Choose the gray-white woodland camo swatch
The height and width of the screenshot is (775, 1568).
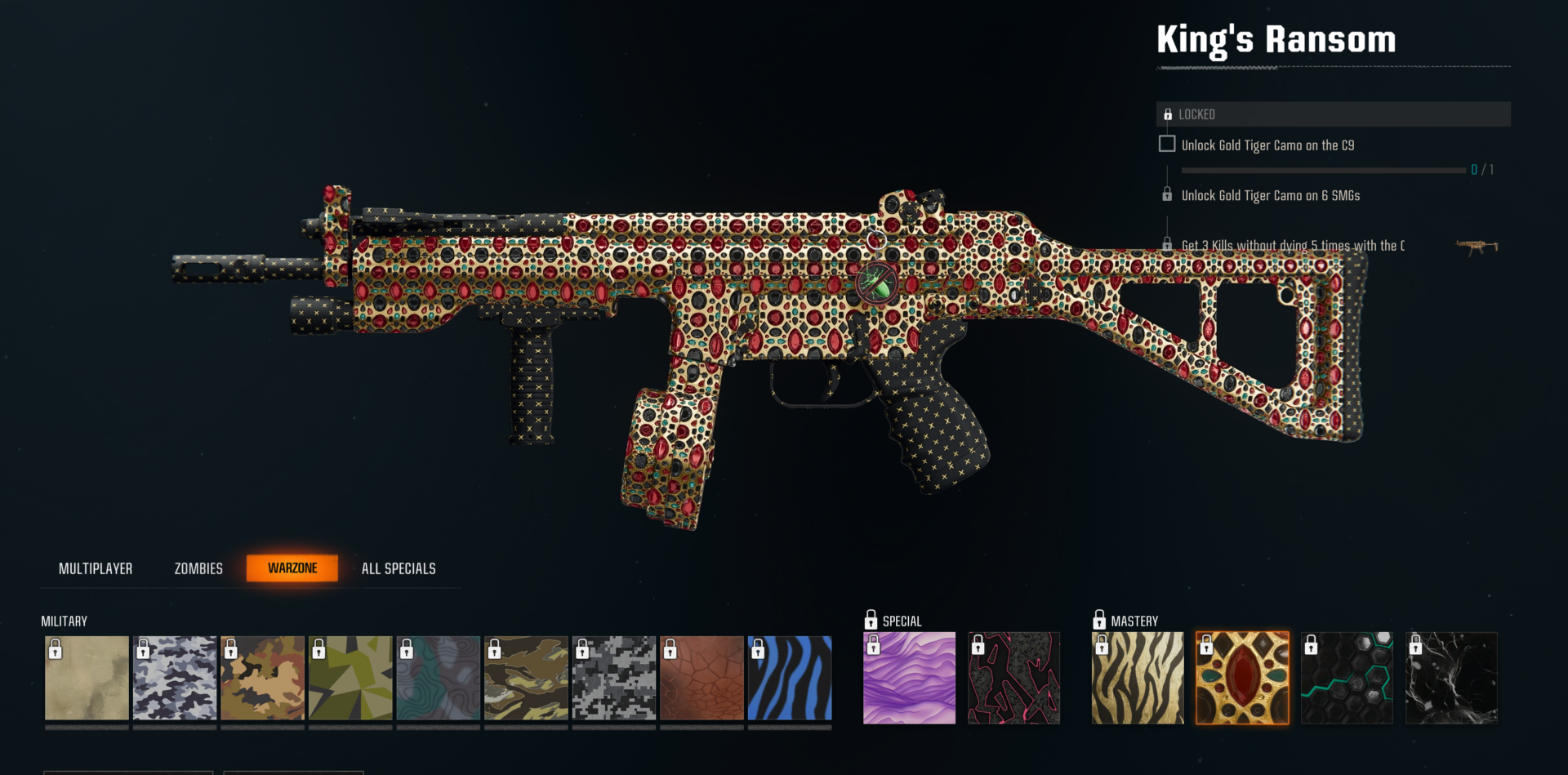click(x=175, y=678)
